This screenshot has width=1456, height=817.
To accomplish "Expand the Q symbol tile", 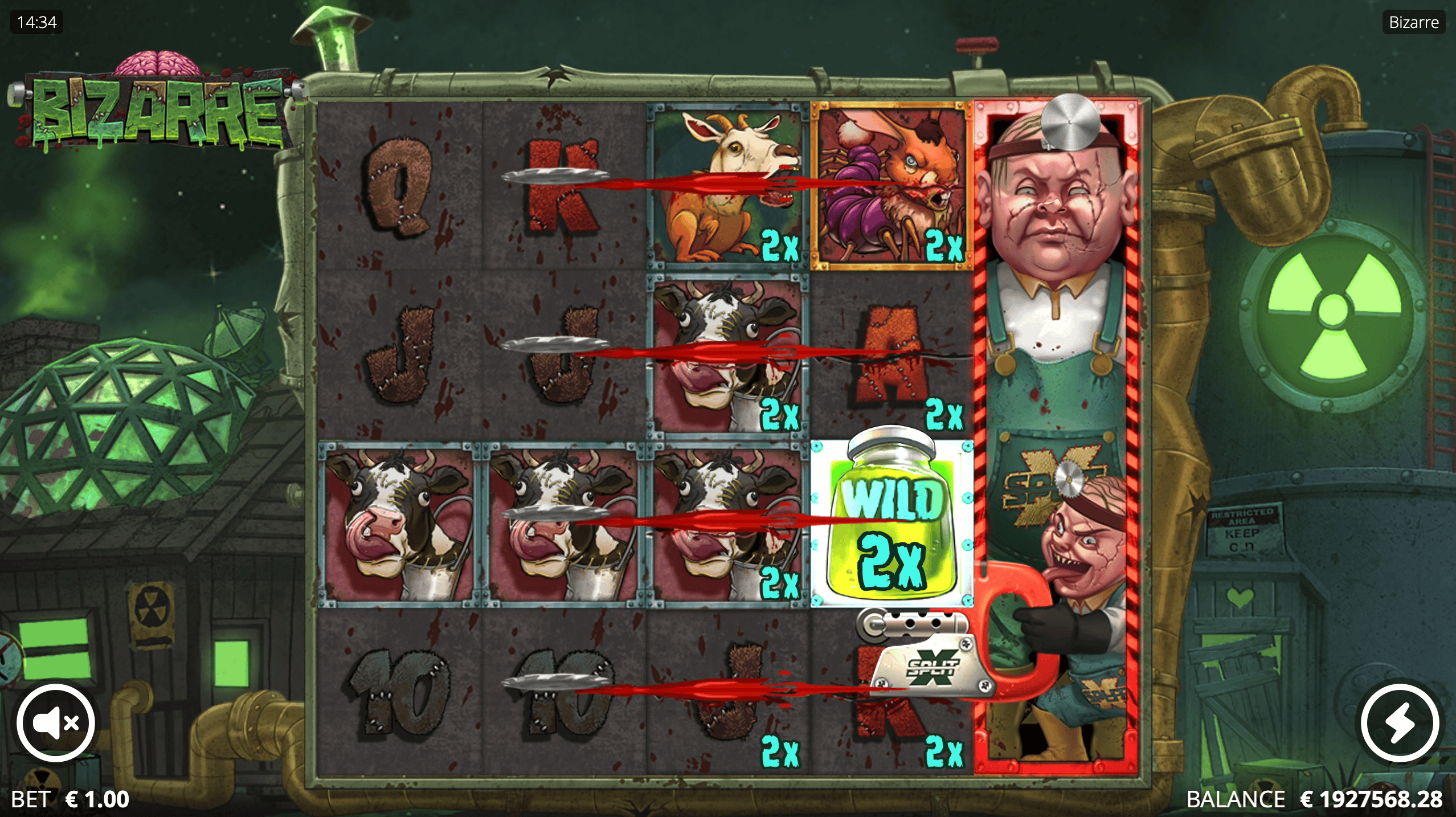I will (x=399, y=182).
